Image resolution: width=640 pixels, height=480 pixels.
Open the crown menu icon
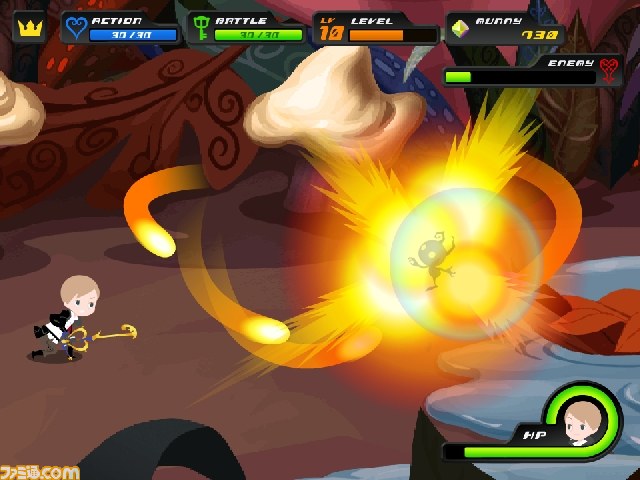pos(29,27)
